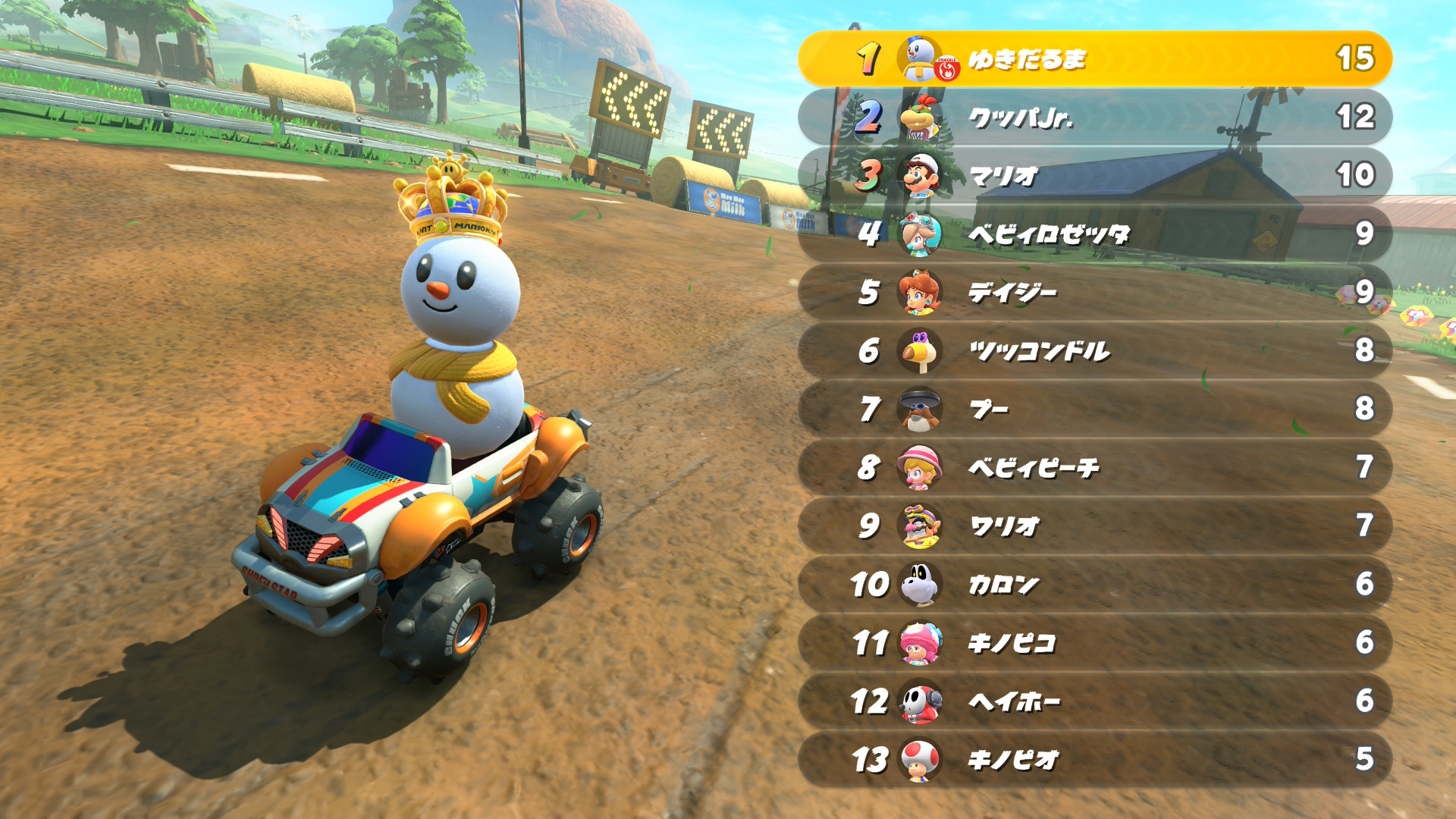
Task: Select the ツッコンドル ranking row
Action: (x=1094, y=350)
